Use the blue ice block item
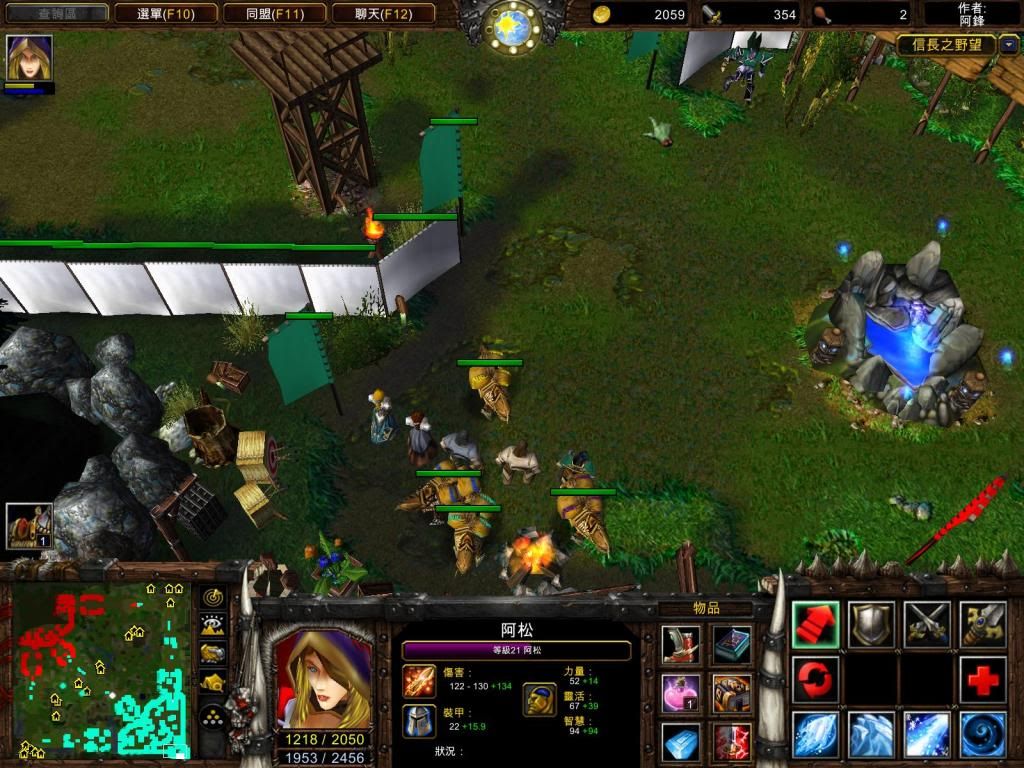The width and height of the screenshot is (1024, 768). click(680, 741)
